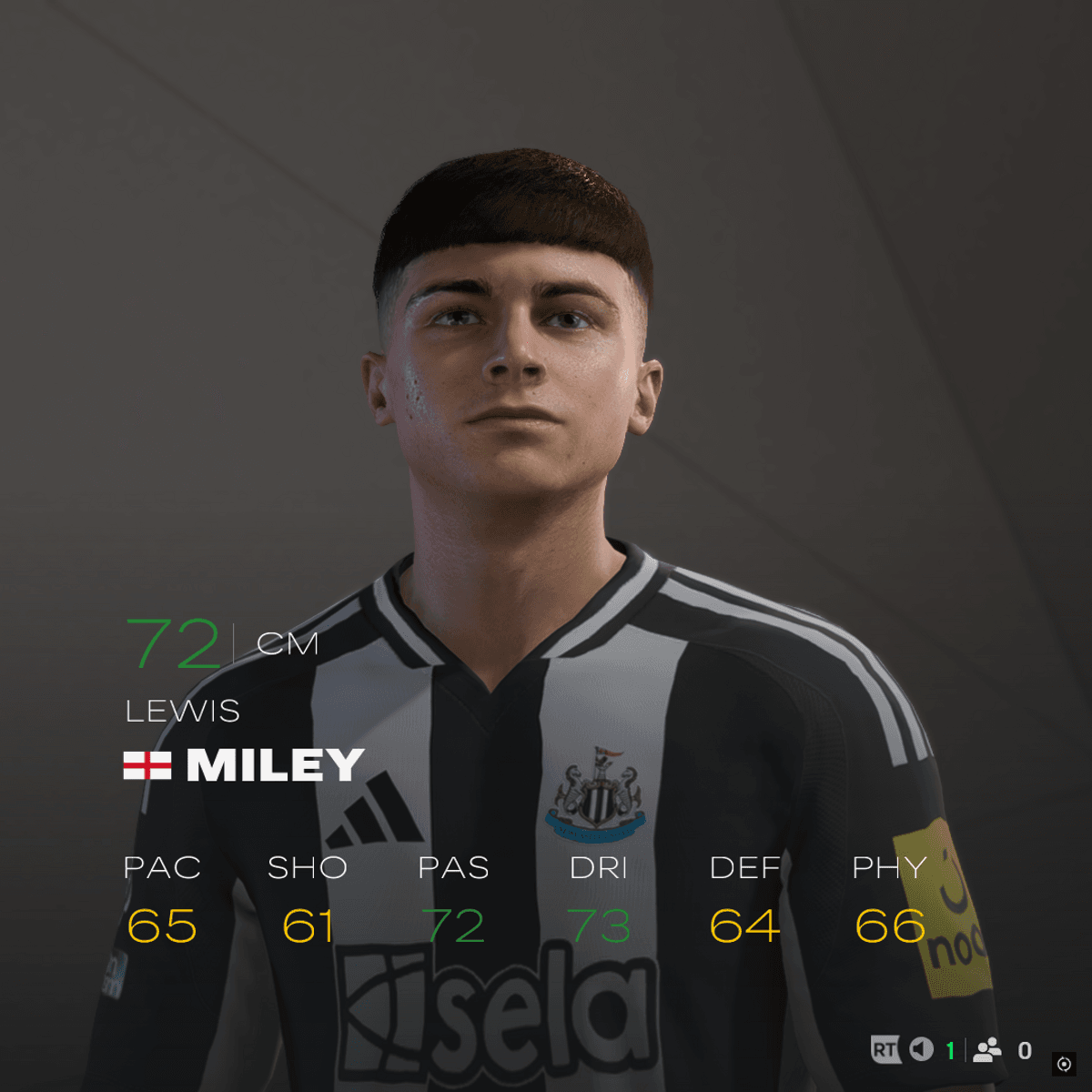Open the party members icon
The width and height of the screenshot is (1092, 1092).
pos(986,1050)
